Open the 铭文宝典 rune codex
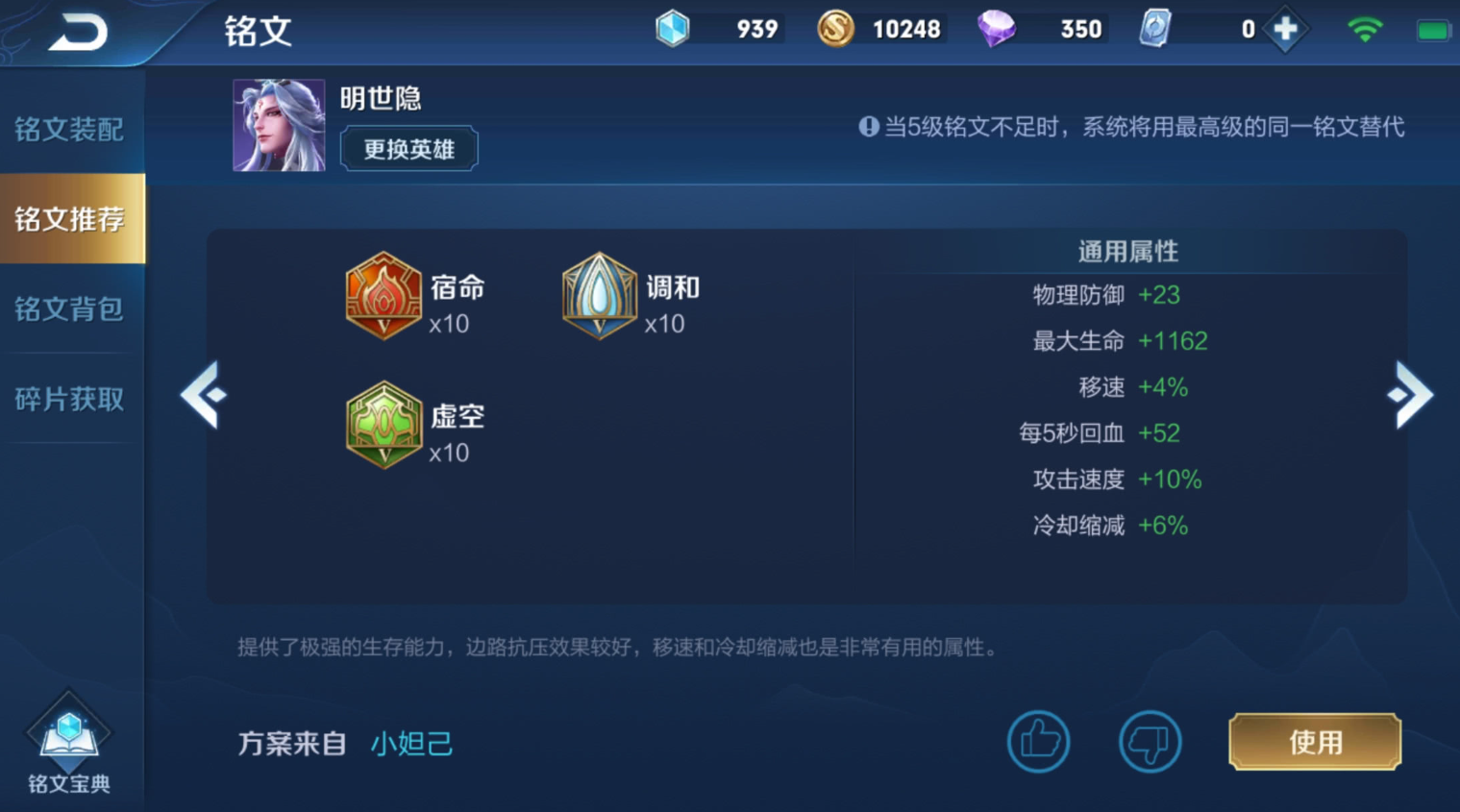Viewport: 1460px width, 812px height. (67, 740)
